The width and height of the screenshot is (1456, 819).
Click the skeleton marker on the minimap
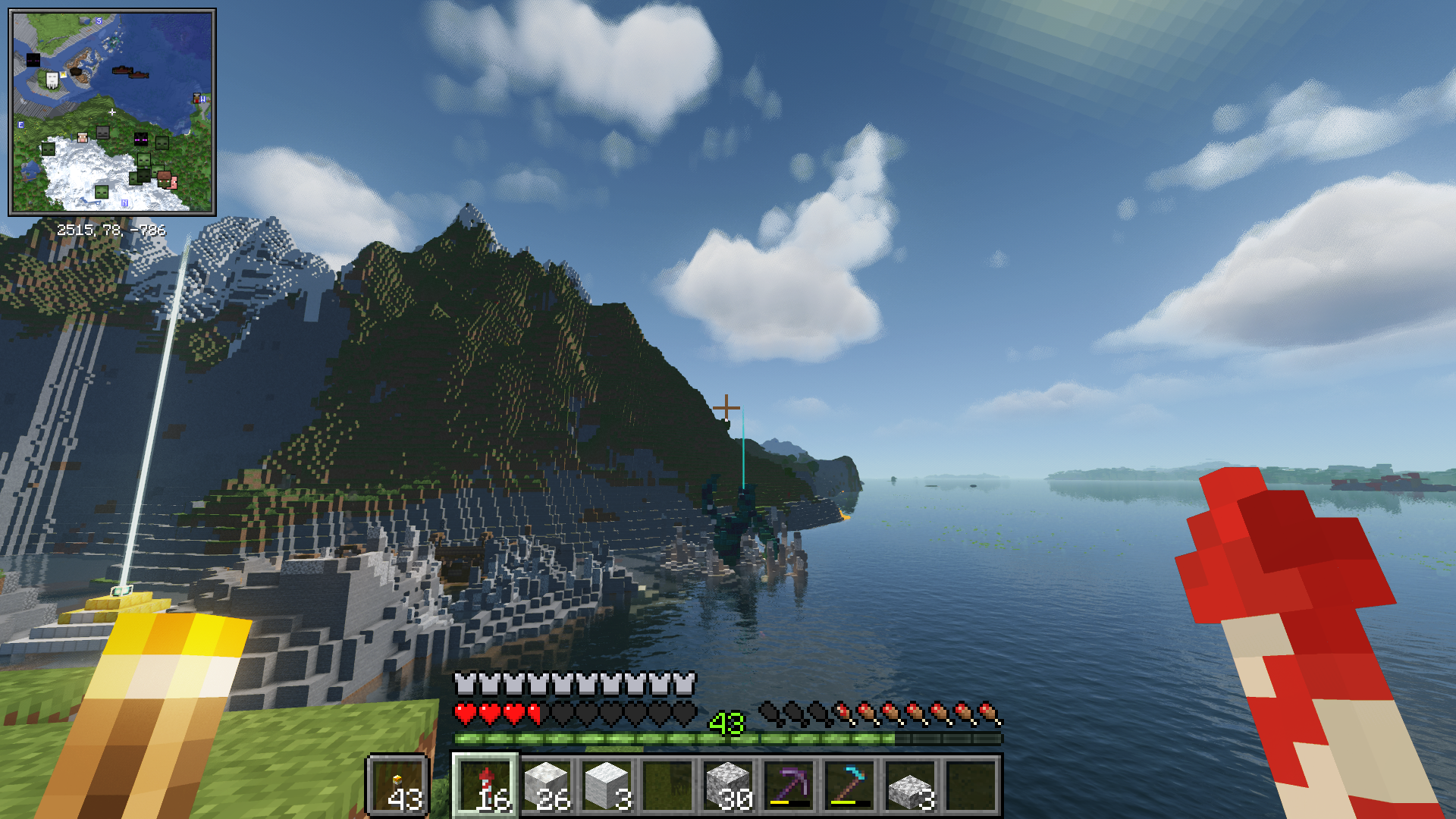pyautogui.click(x=103, y=133)
